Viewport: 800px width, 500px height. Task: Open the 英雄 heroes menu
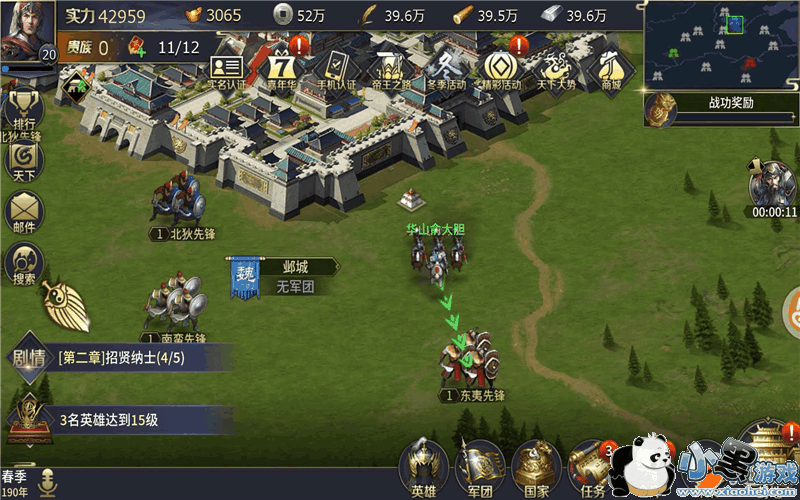click(424, 466)
